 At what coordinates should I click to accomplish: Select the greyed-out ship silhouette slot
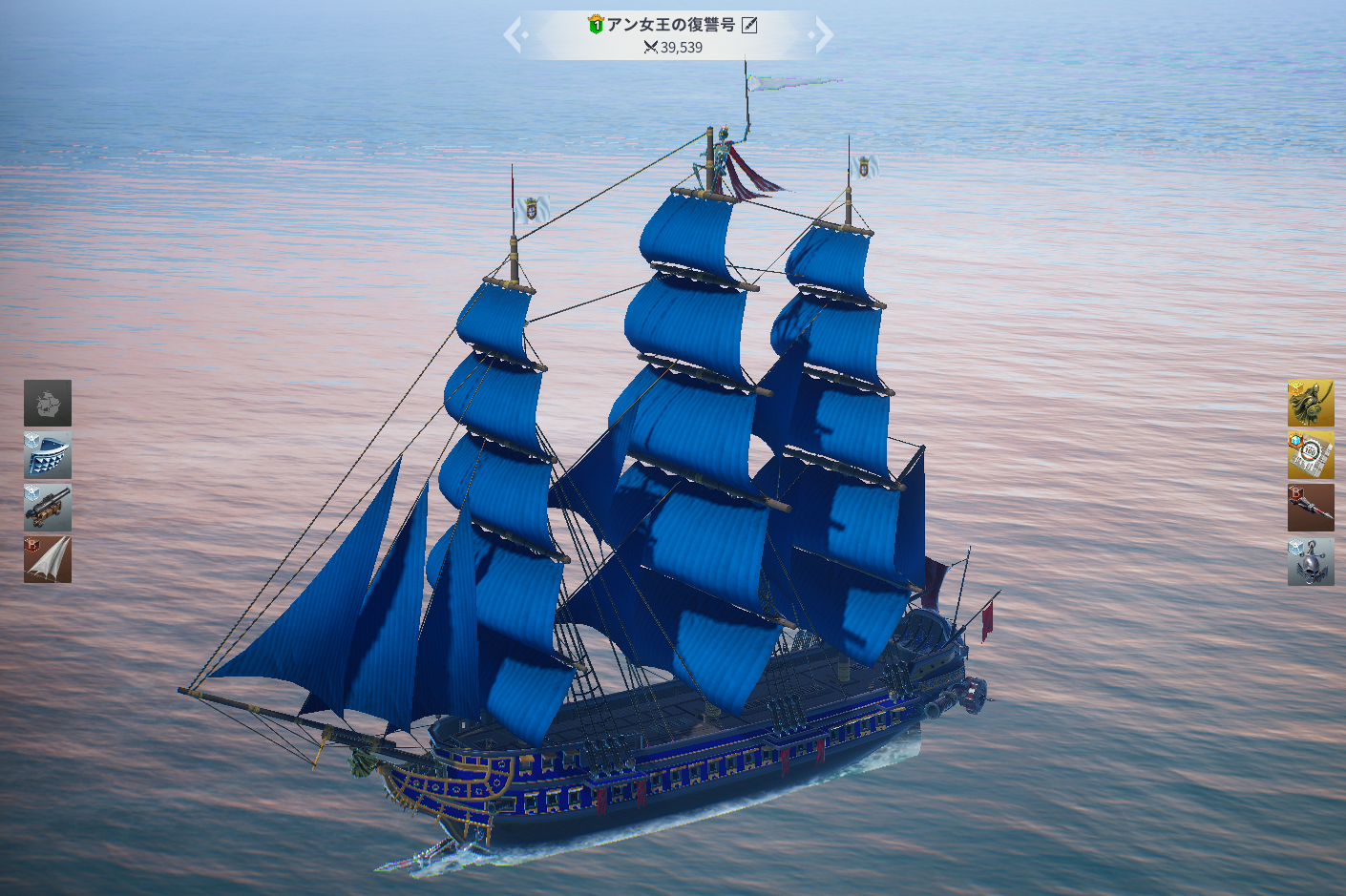pyautogui.click(x=48, y=403)
